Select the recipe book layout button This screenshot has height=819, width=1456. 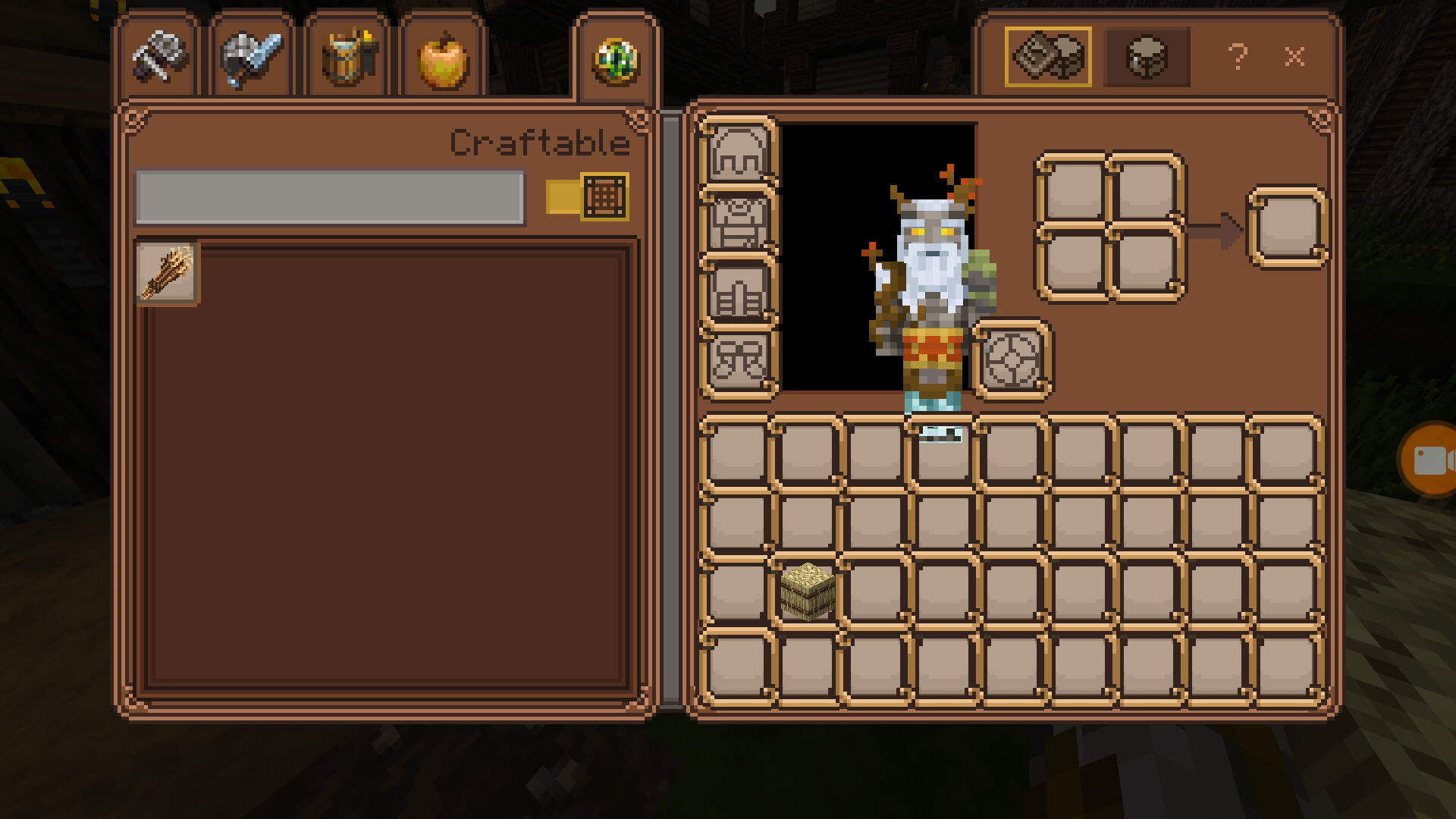pyautogui.click(x=1048, y=57)
